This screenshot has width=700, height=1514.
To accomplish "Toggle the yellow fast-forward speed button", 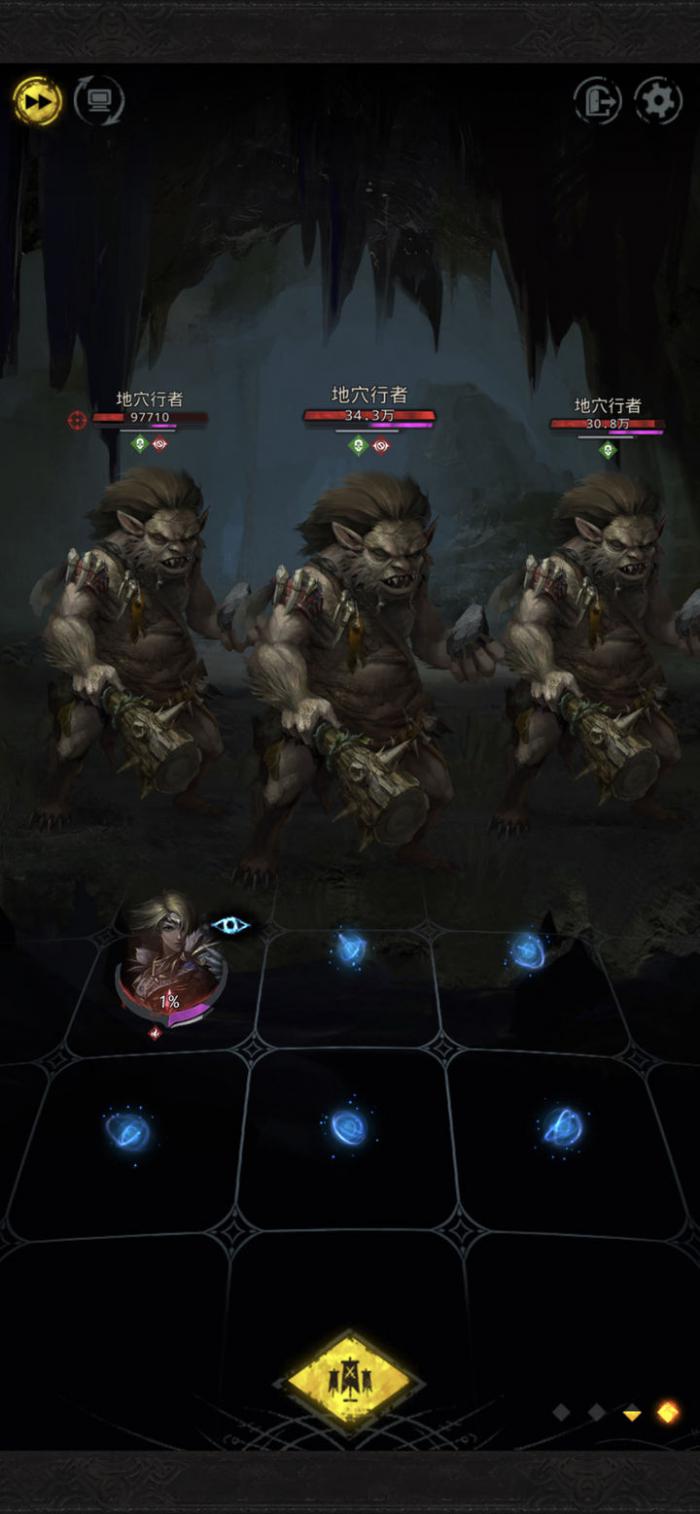I will [37, 101].
